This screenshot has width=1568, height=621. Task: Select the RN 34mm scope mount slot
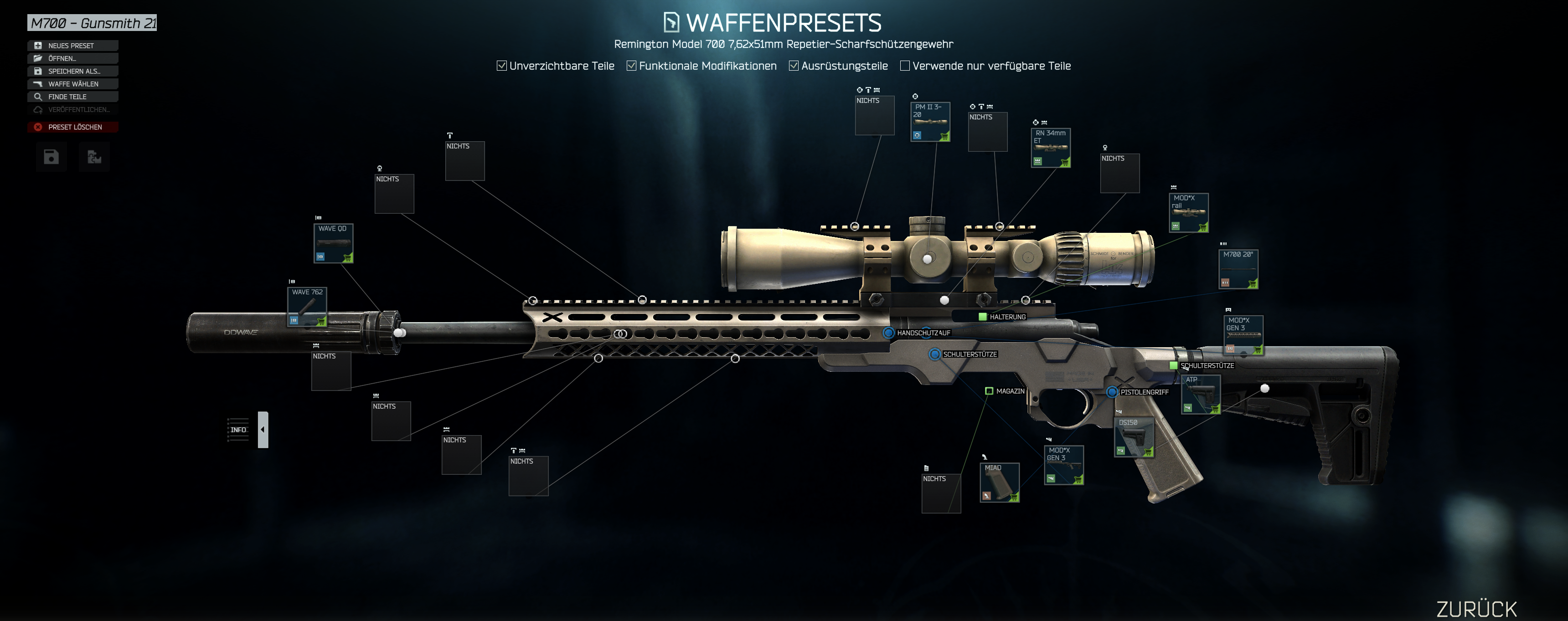click(1051, 148)
